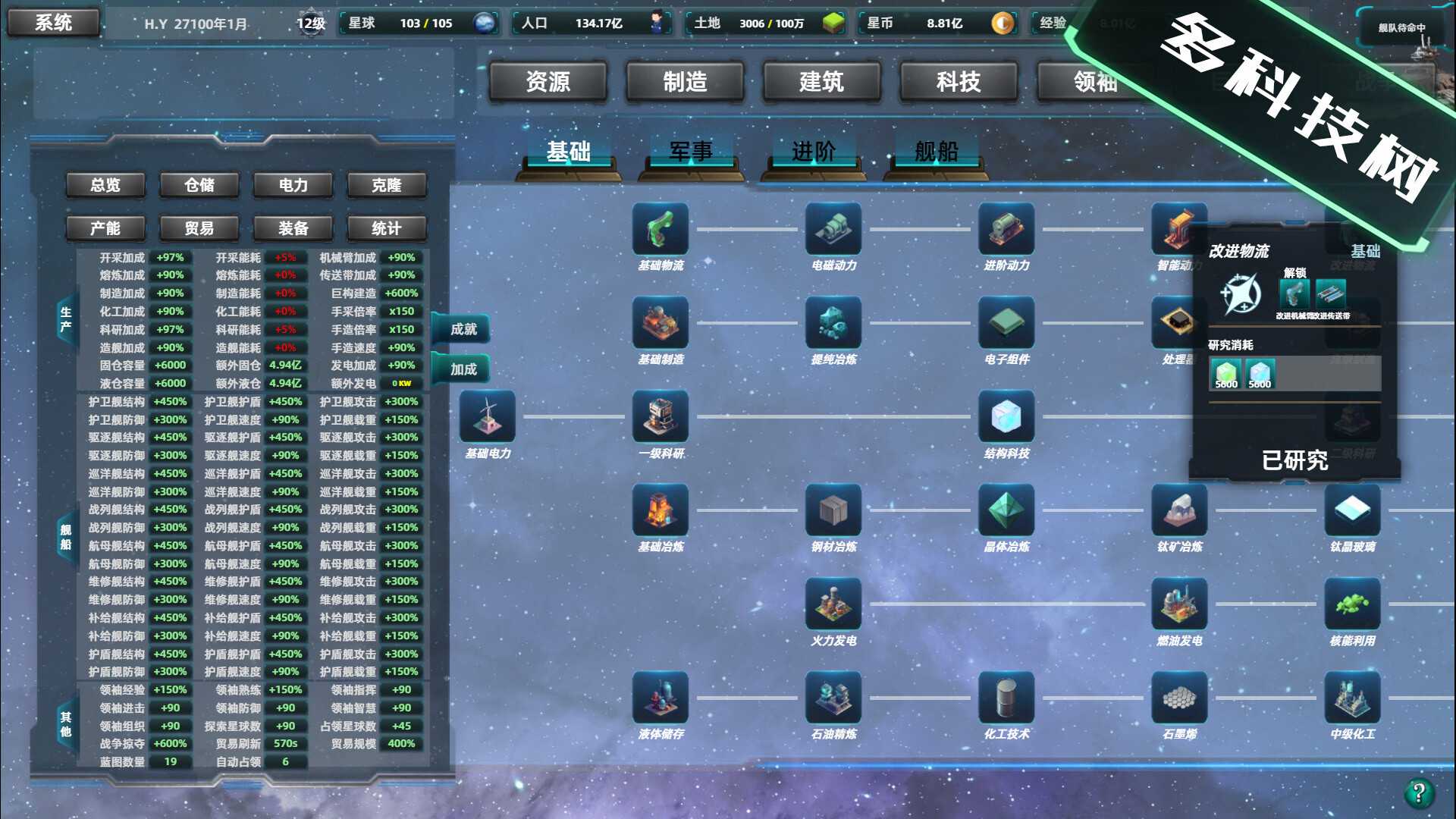Screen dimensions: 1456x819
Task: Switch to the 军事 tech tab
Action: (689, 151)
